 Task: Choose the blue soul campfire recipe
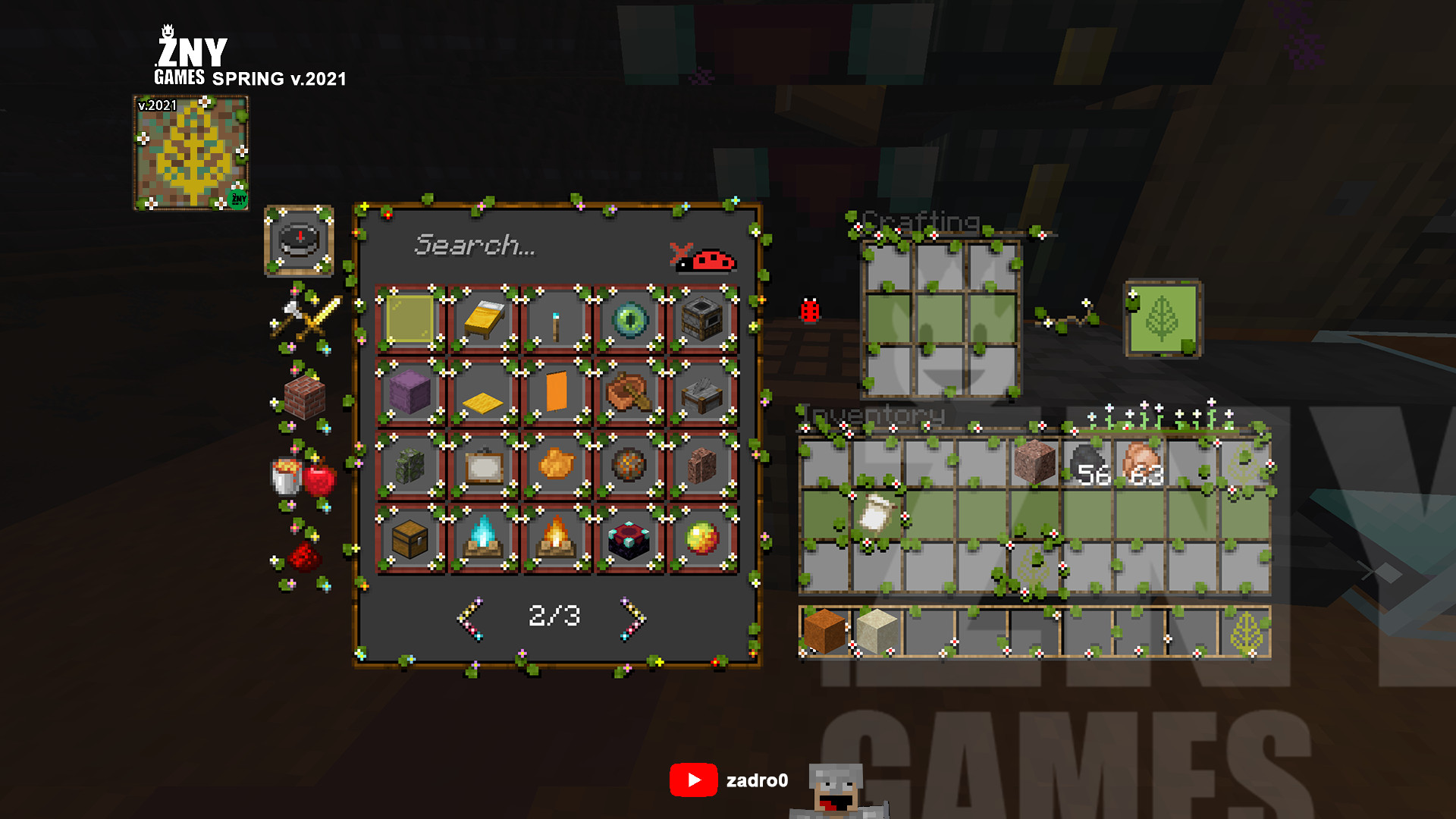tap(483, 539)
